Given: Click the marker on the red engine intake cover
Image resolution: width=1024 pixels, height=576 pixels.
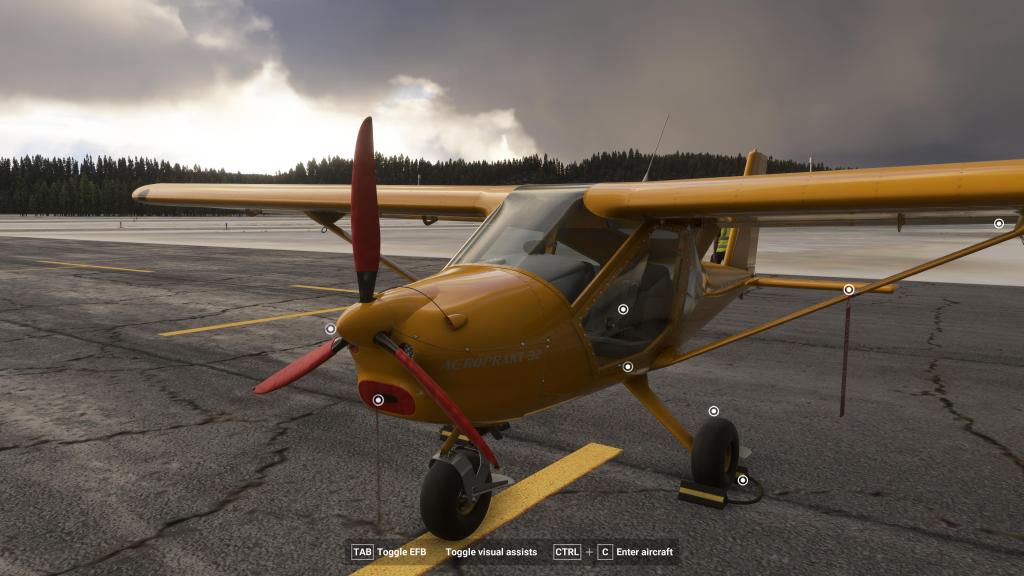Looking at the screenshot, I should [x=378, y=400].
